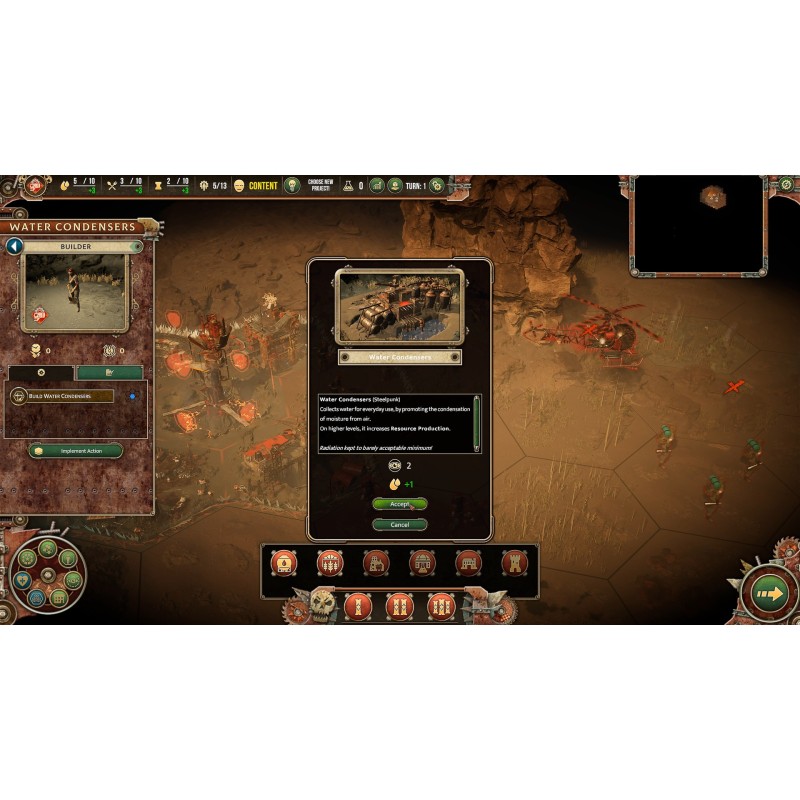Choose the castle tower building icon
800x800 pixels.
(x=514, y=563)
